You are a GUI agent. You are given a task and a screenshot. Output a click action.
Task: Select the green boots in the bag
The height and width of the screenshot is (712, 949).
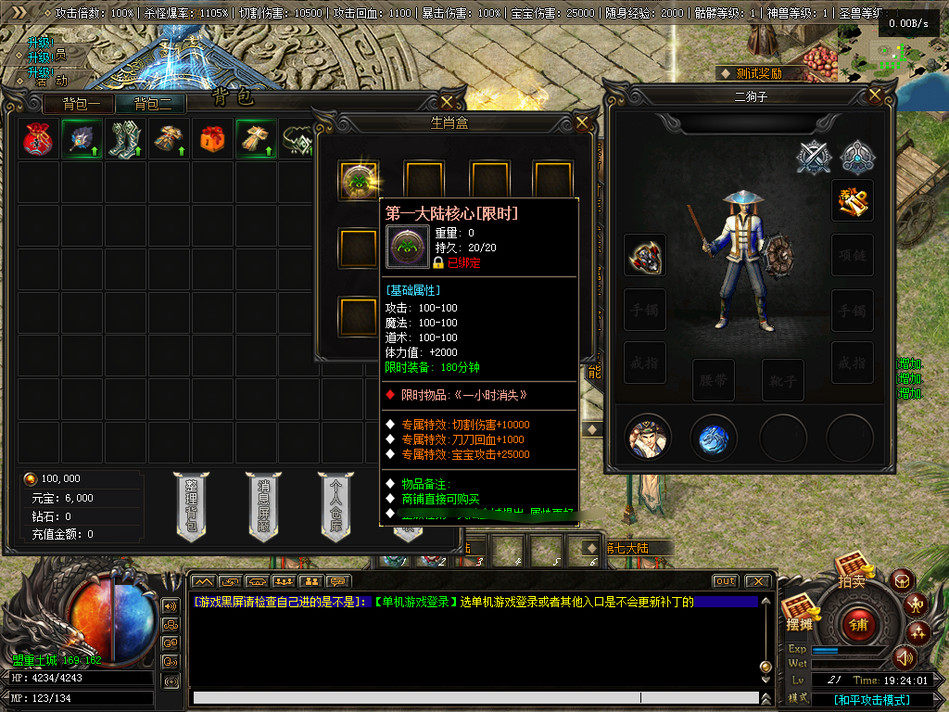click(126, 140)
